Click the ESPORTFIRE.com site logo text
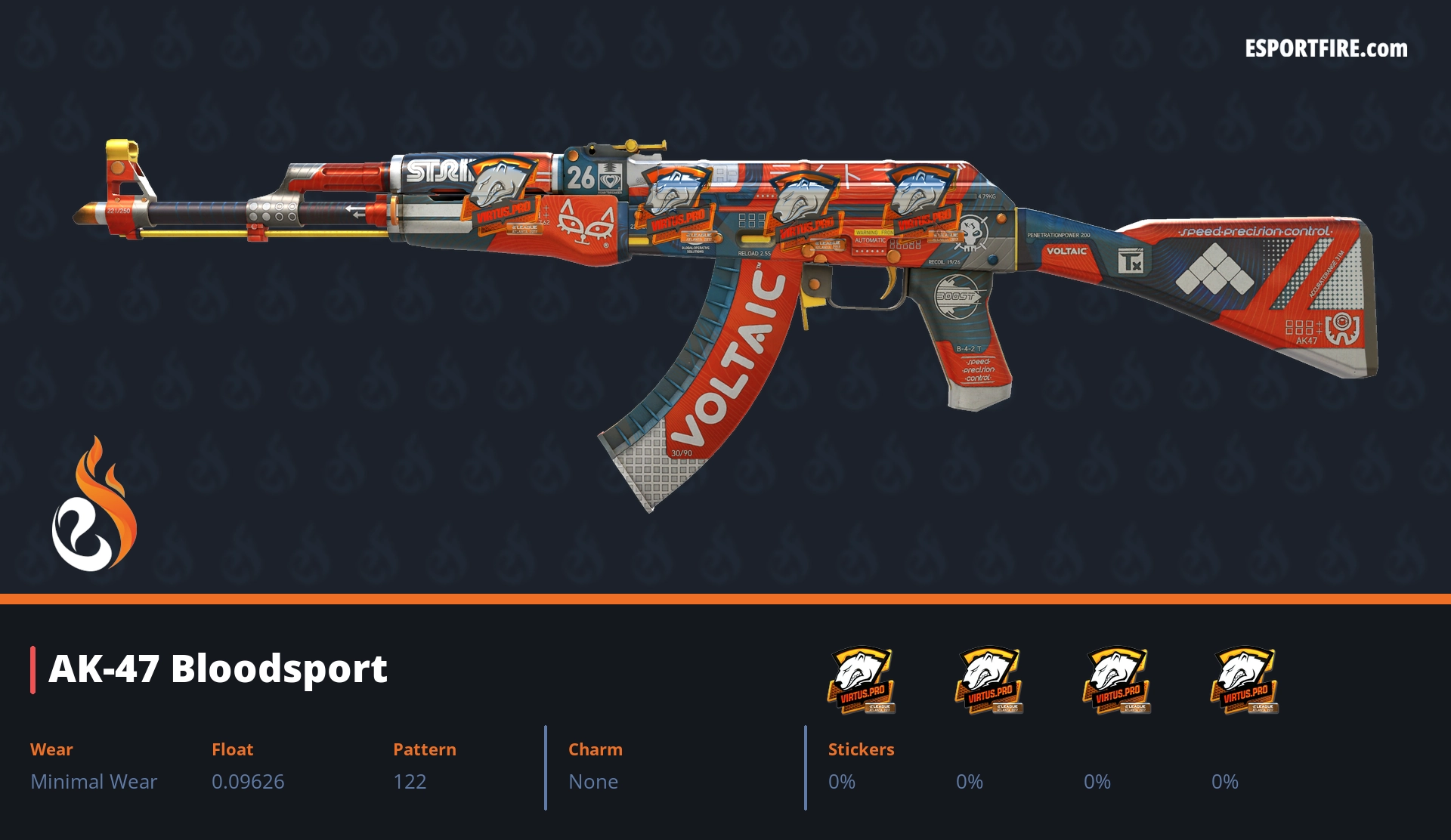 point(1326,49)
